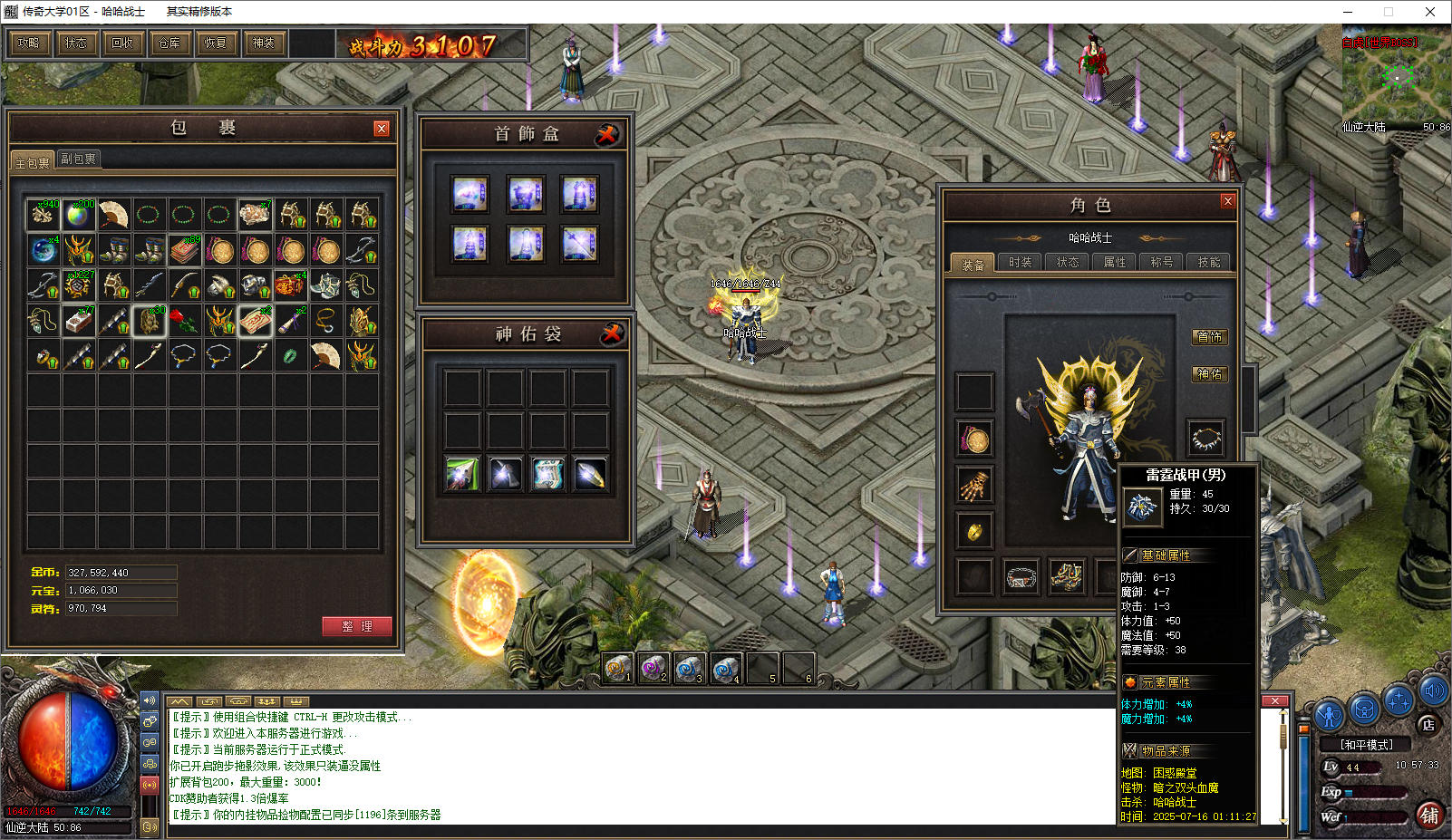The image size is (1452, 840).
Task: Close the 首饰盒 jewelry box panel
Action: [x=607, y=135]
